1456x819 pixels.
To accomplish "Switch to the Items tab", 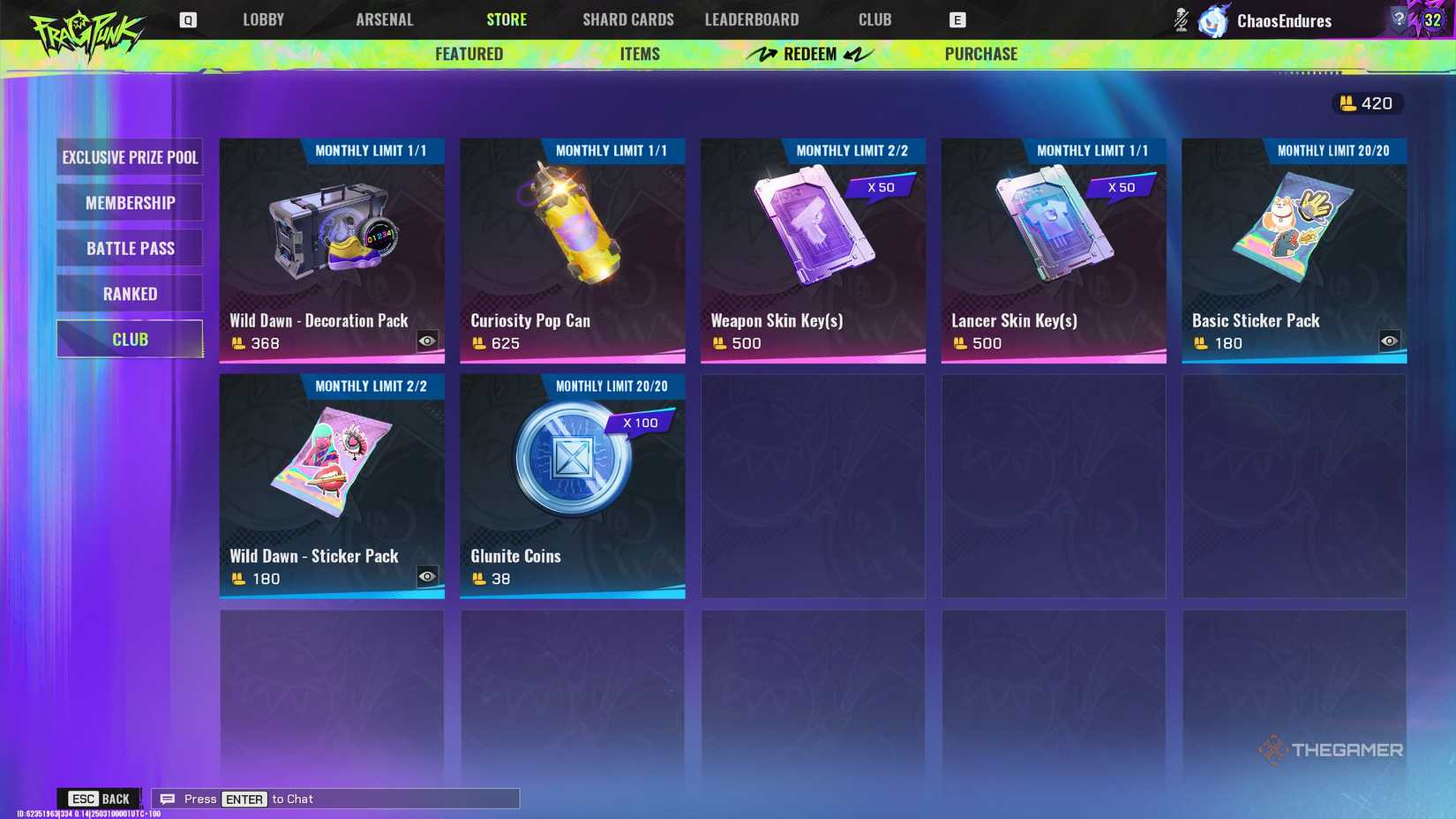I will click(639, 54).
